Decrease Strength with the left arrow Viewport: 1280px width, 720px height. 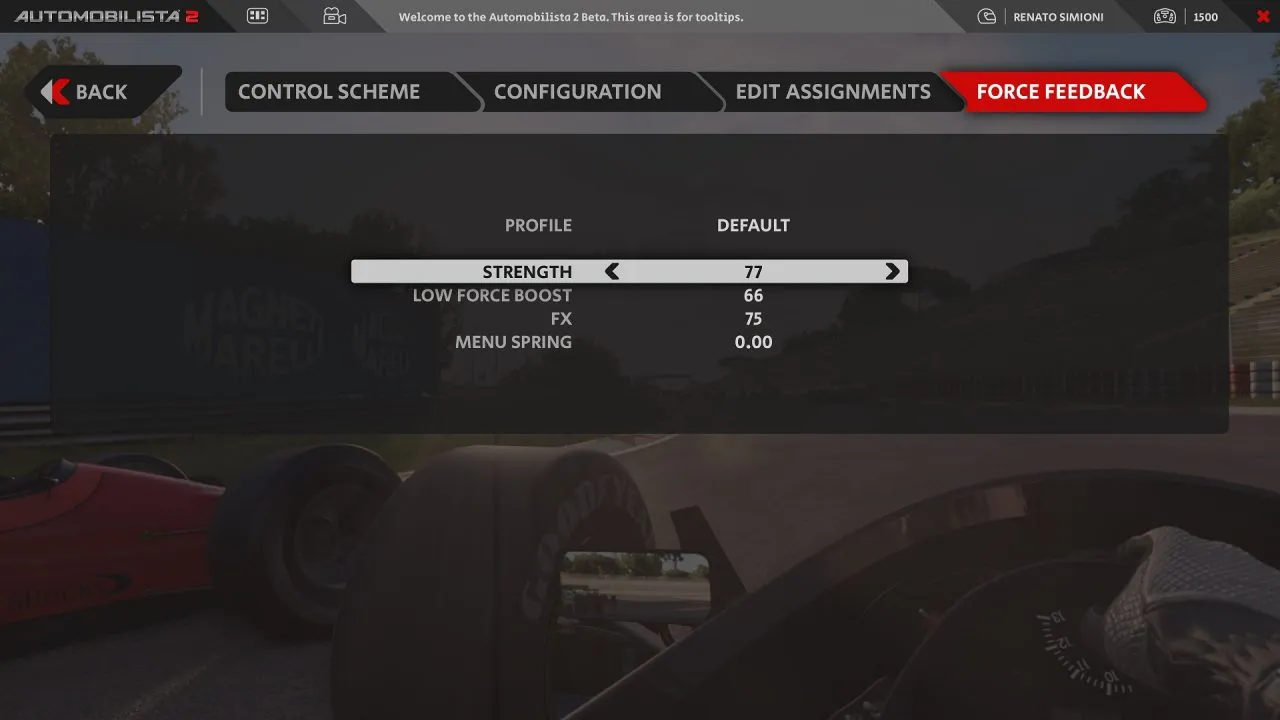(612, 272)
